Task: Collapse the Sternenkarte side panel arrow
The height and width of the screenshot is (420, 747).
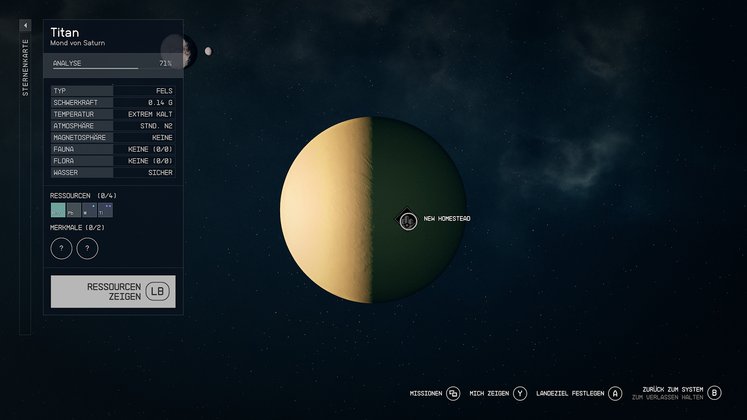Action: (25, 26)
